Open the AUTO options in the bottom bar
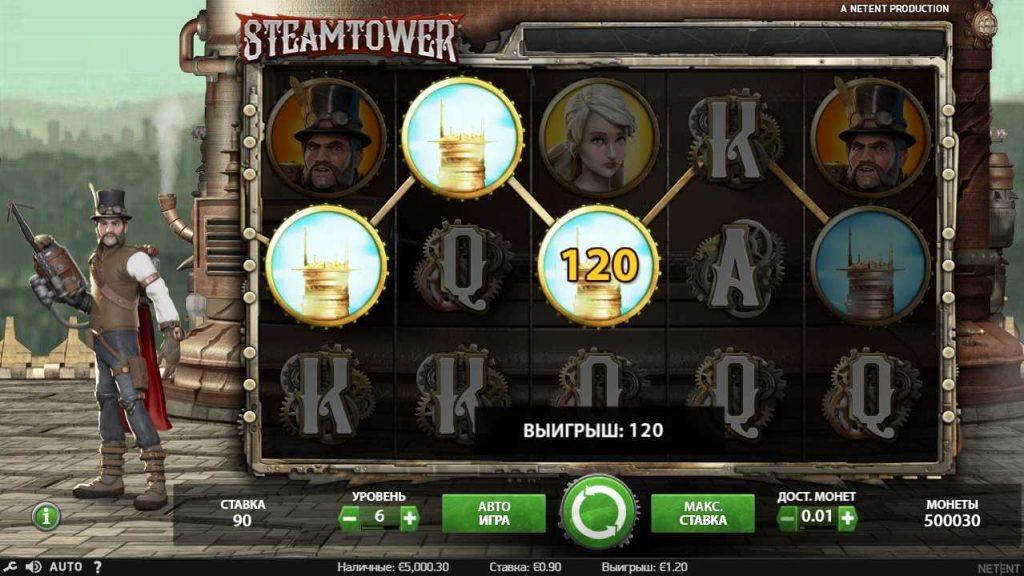 click(x=65, y=567)
